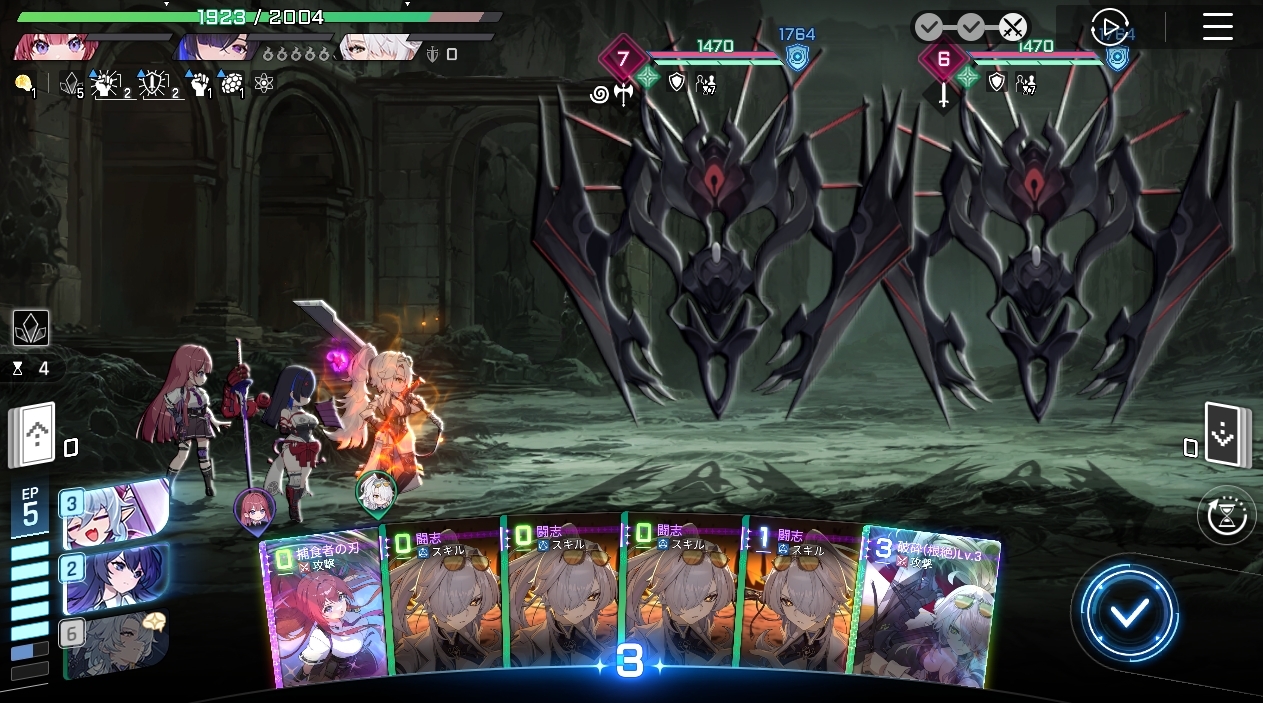Activate the 2 EP purple-haired character skill

click(x=112, y=577)
